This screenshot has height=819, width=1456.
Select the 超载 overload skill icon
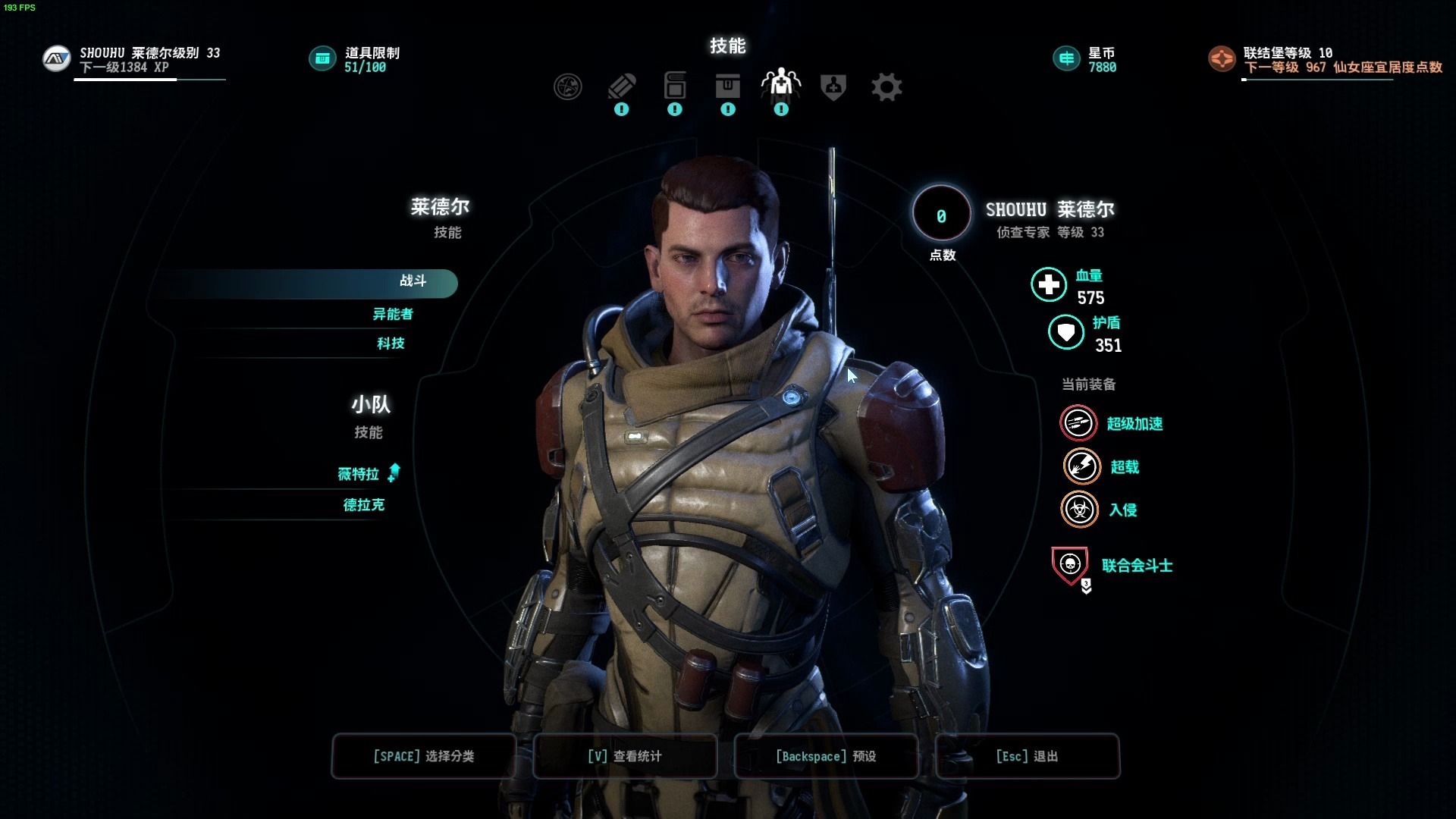click(x=1081, y=466)
